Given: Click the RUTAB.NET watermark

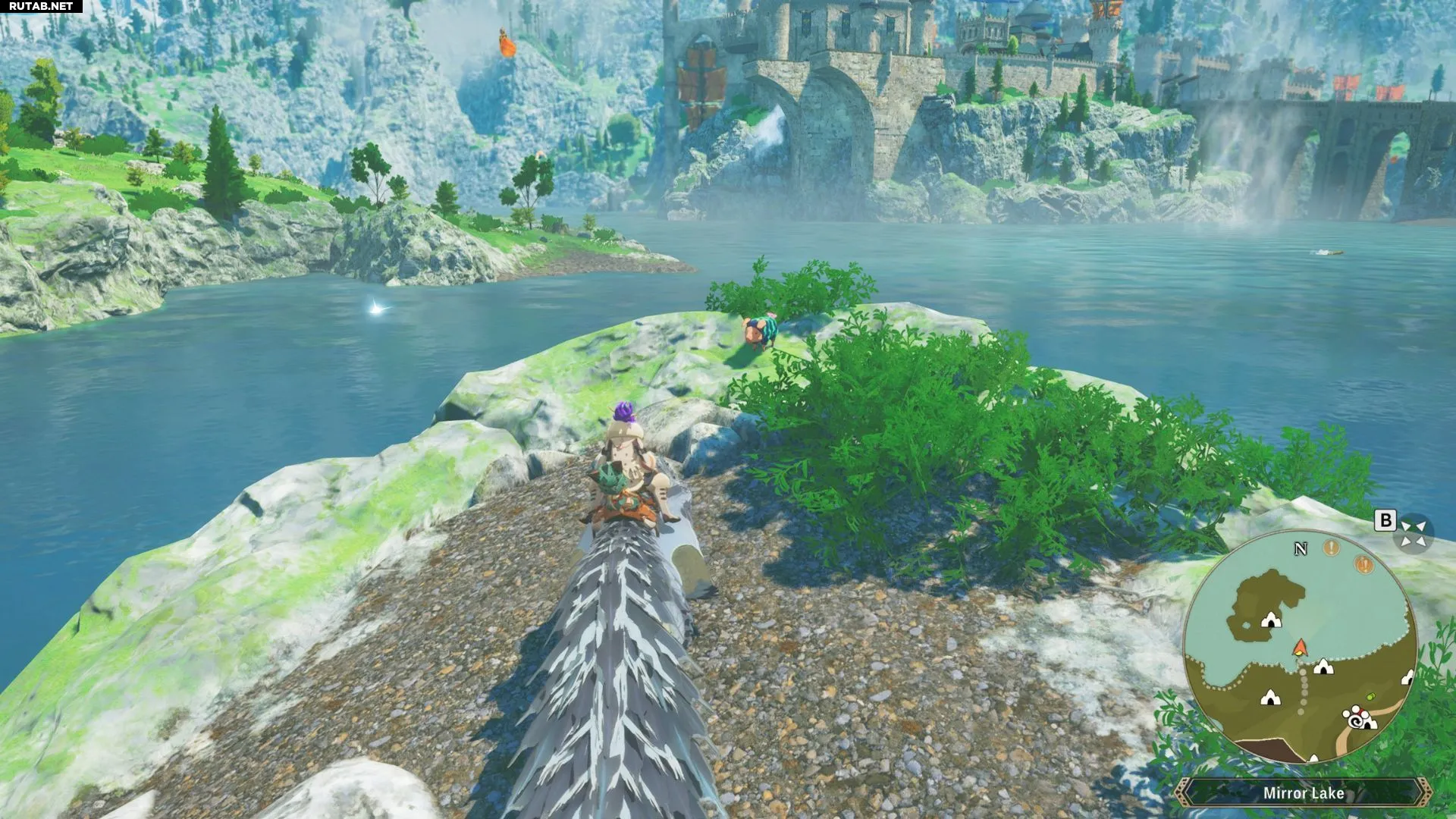Looking at the screenshot, I should tap(41, 6).
